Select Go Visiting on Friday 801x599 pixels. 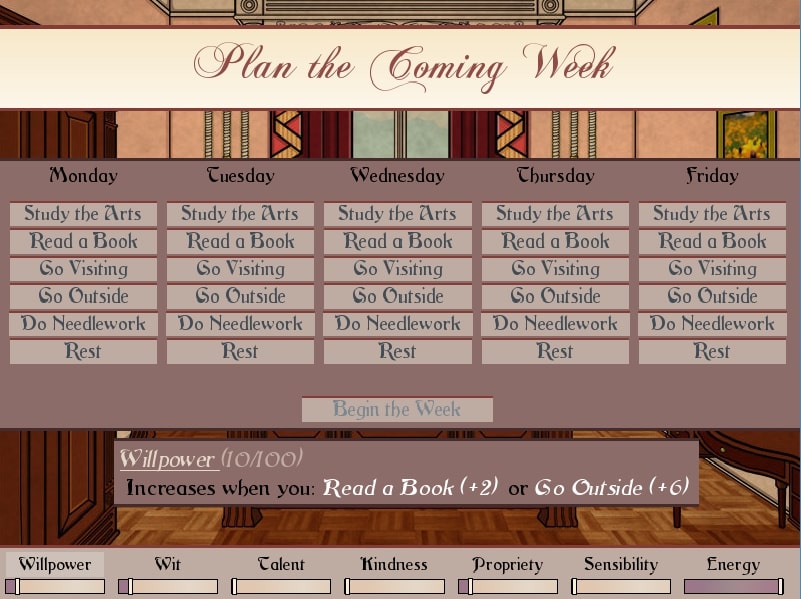click(x=712, y=269)
